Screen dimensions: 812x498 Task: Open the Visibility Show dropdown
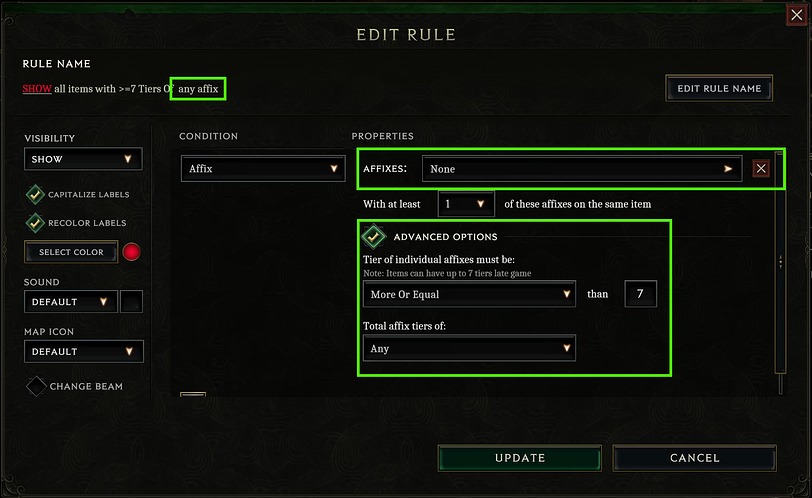click(83, 159)
